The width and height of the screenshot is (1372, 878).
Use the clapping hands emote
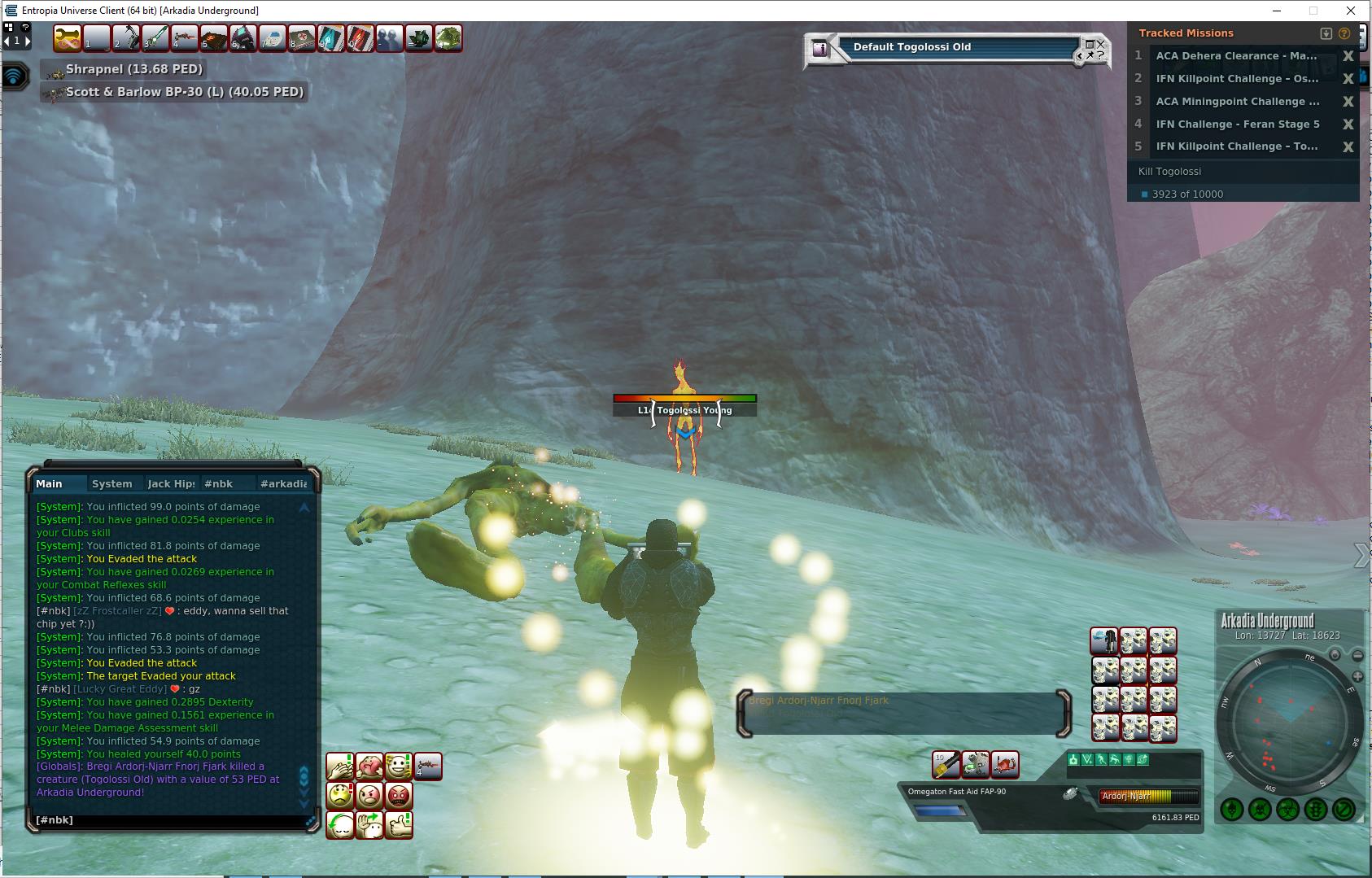tap(340, 766)
